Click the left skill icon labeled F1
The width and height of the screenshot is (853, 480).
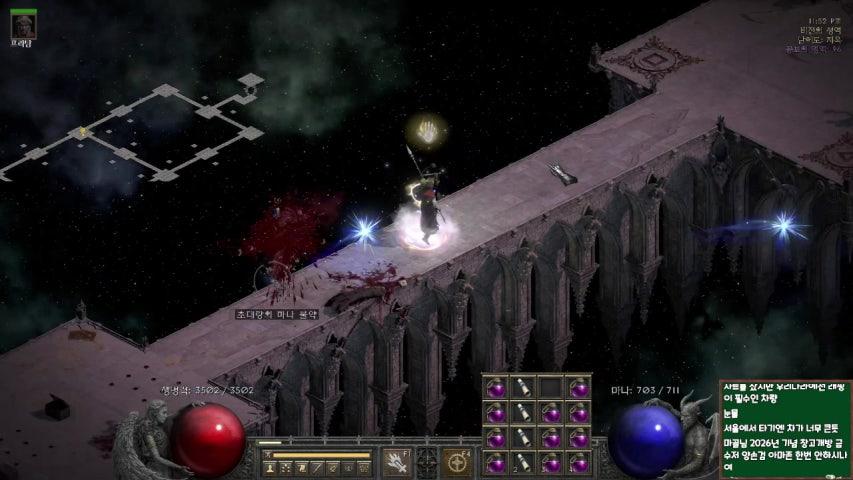point(397,463)
